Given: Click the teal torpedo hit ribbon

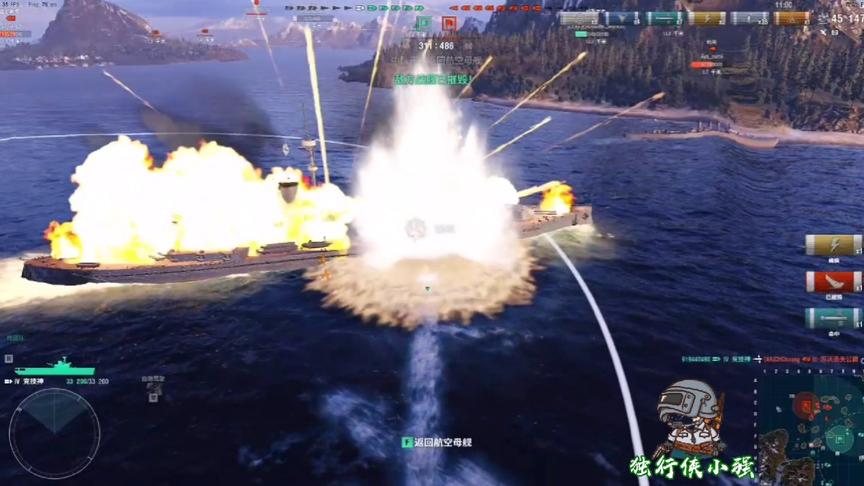Looking at the screenshot, I should [833, 319].
